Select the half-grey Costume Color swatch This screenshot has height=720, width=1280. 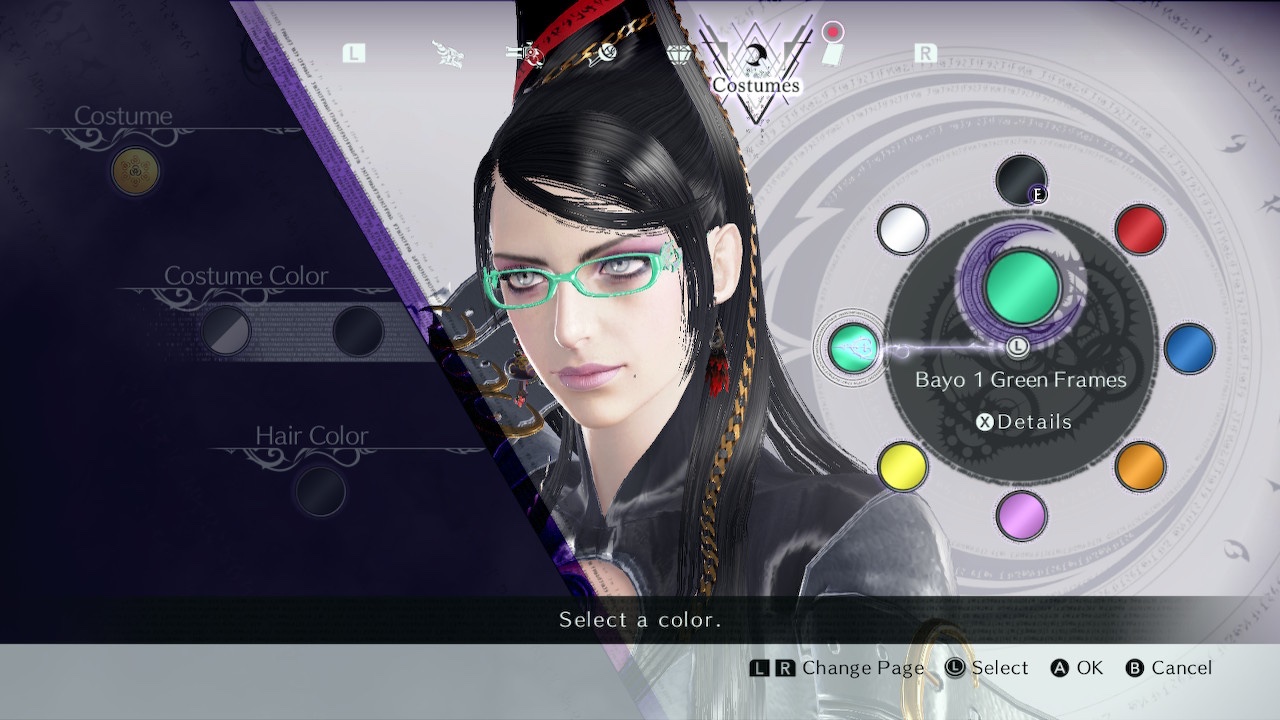click(226, 331)
